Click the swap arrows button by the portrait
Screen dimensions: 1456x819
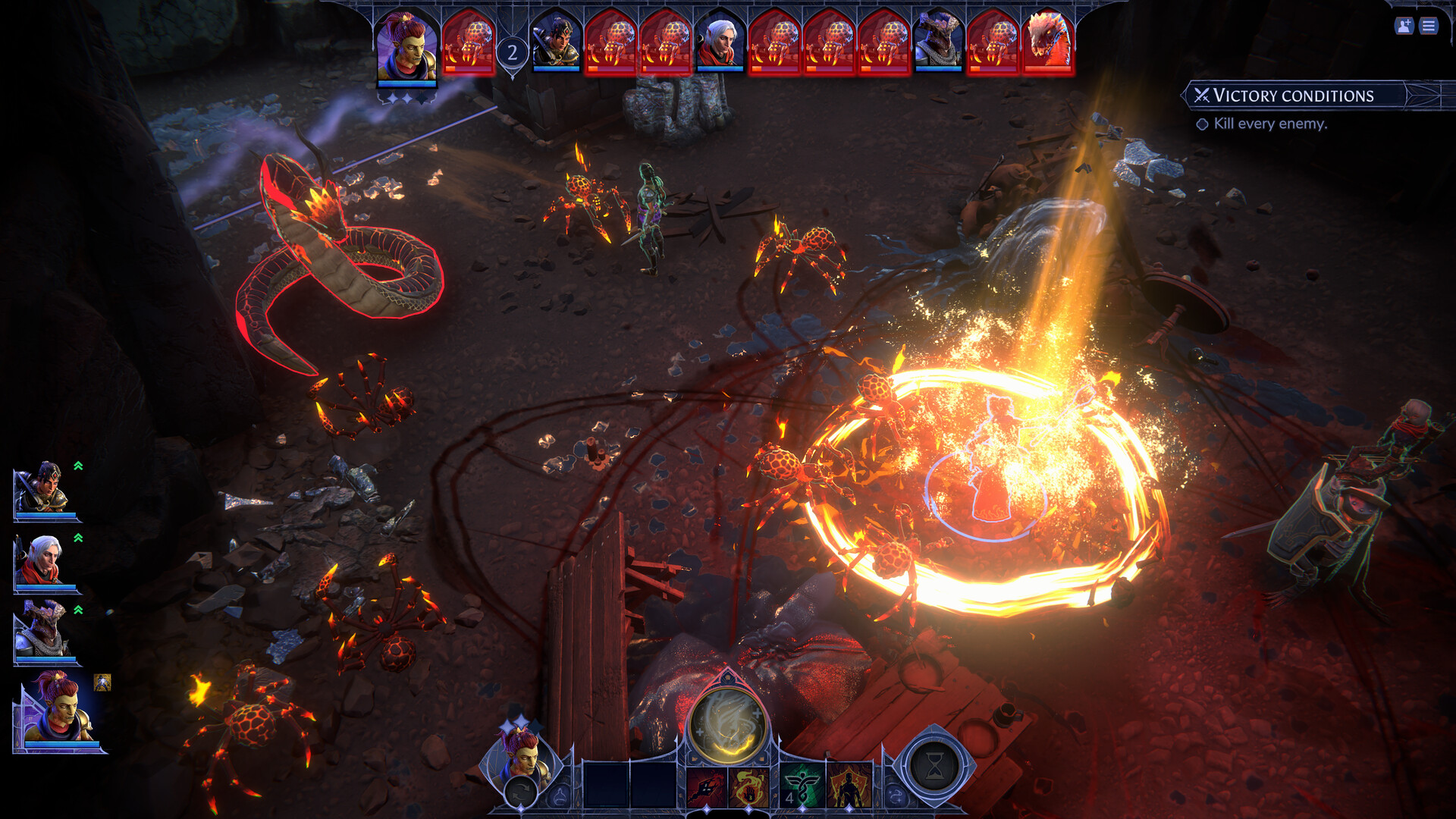pyautogui.click(x=521, y=793)
